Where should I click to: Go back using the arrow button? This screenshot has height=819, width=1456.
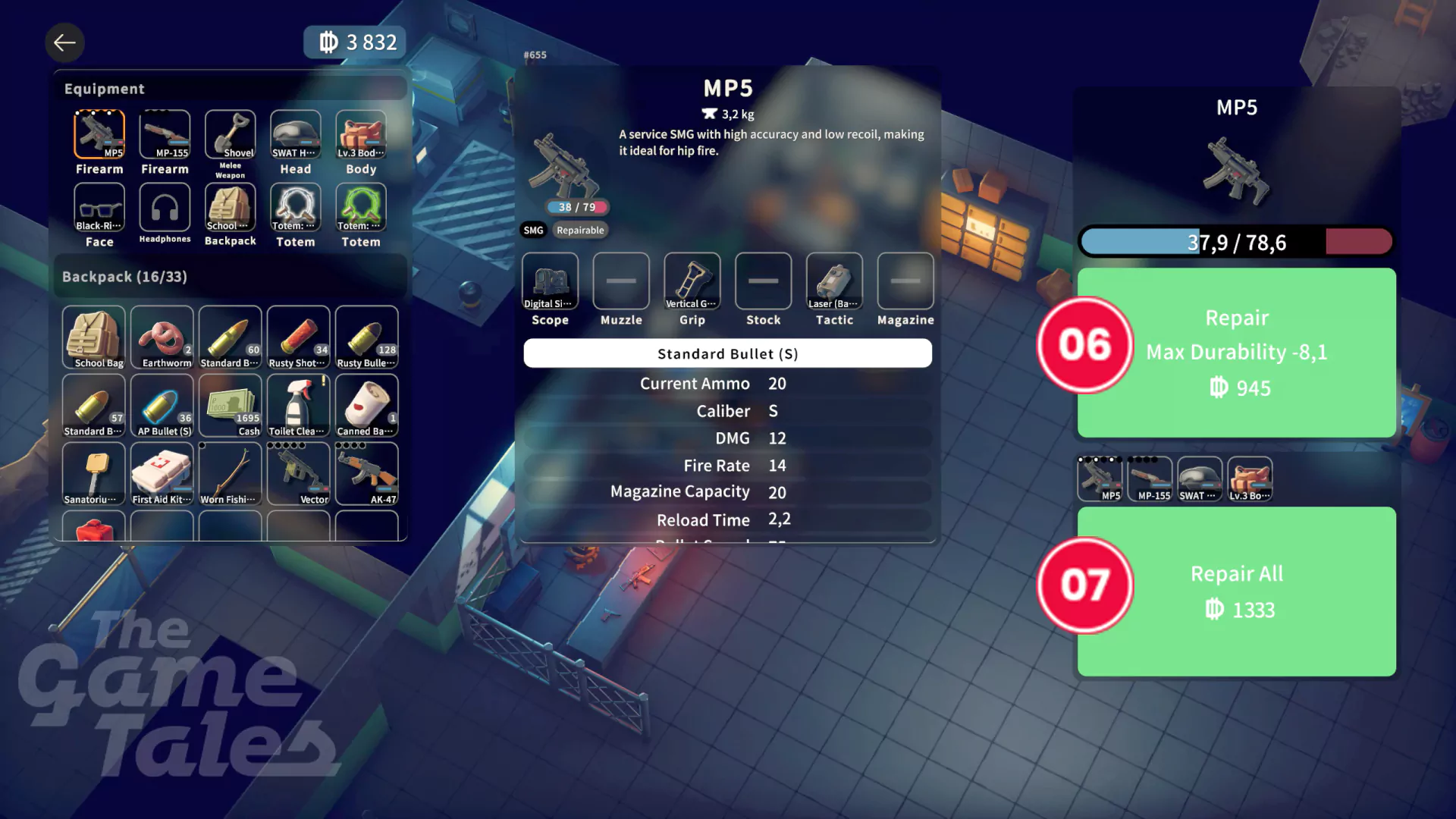[64, 43]
